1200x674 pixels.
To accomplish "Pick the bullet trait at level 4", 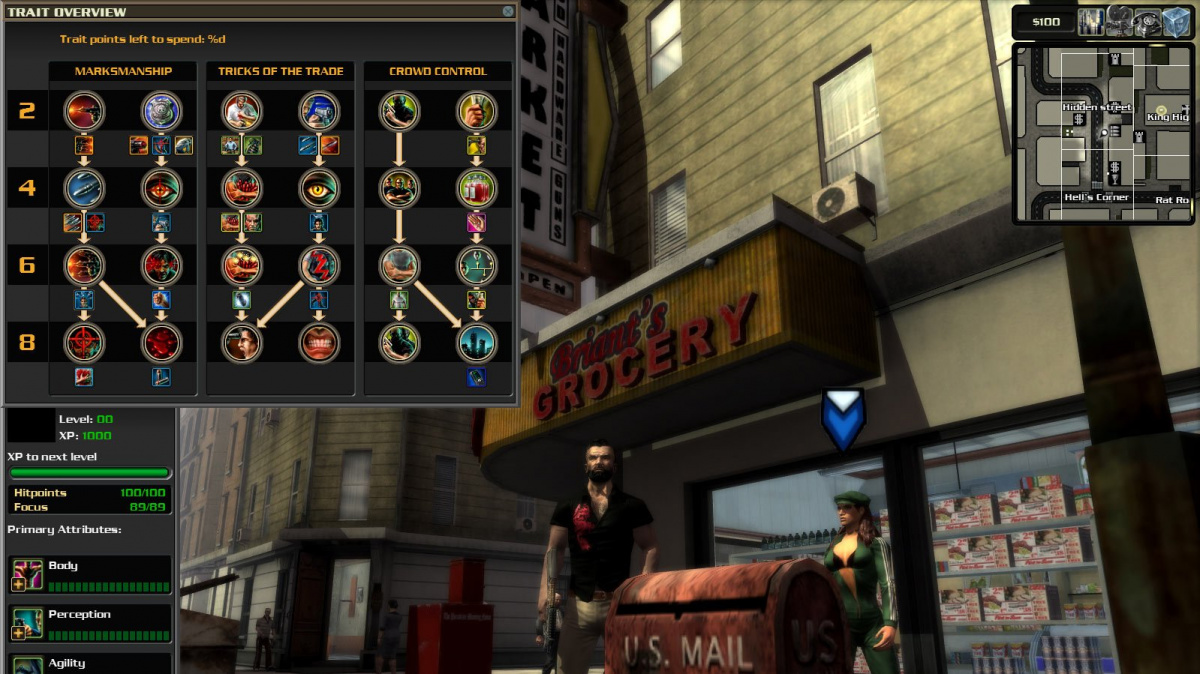I will click(83, 187).
